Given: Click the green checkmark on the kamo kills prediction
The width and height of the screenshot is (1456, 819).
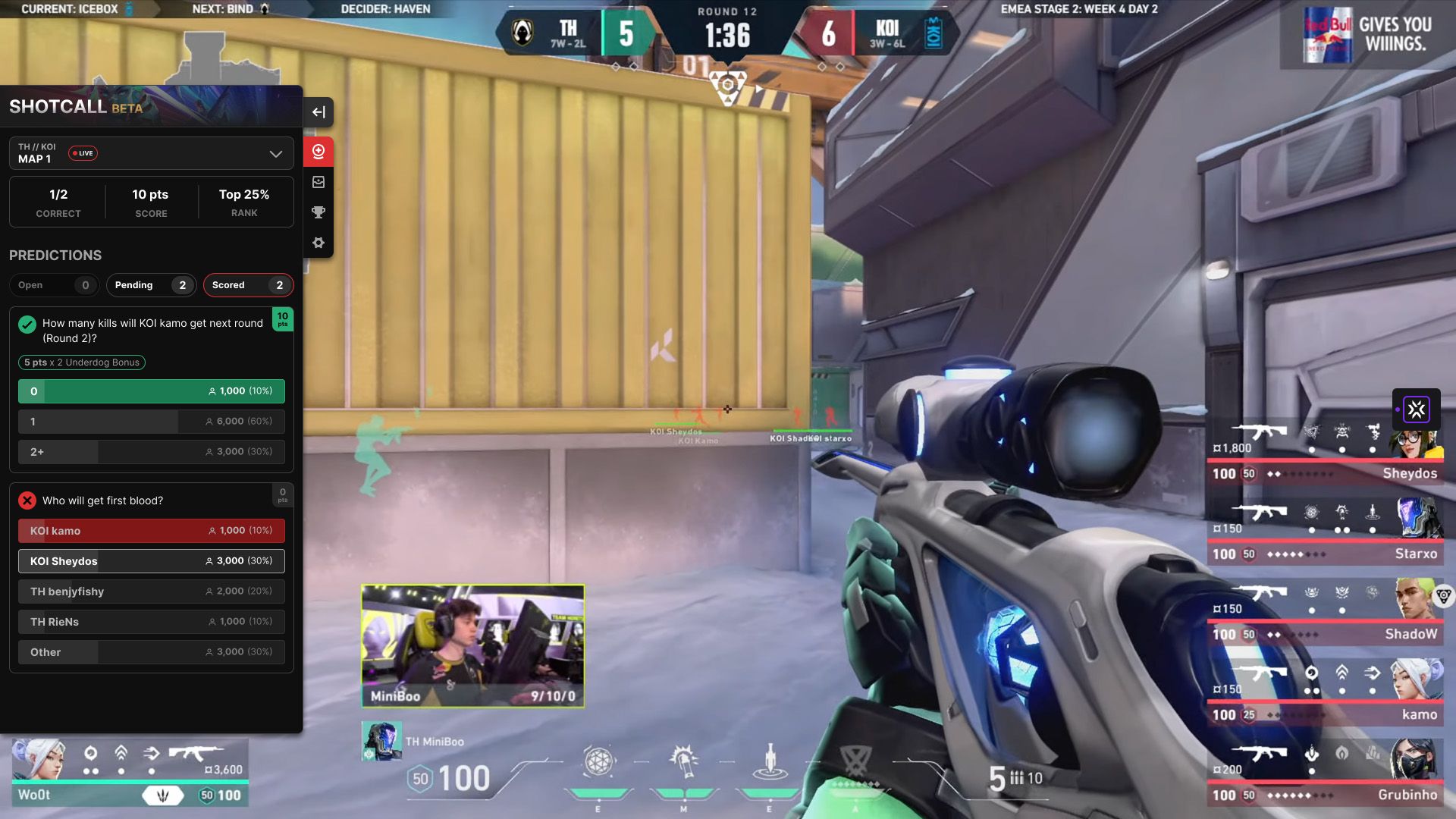Looking at the screenshot, I should coord(27,325).
